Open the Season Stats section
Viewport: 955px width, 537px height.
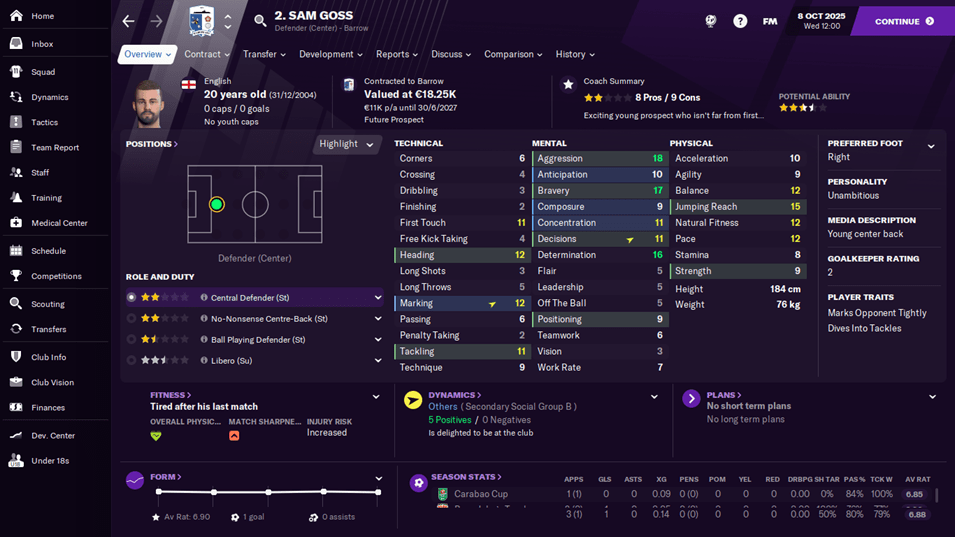466,477
